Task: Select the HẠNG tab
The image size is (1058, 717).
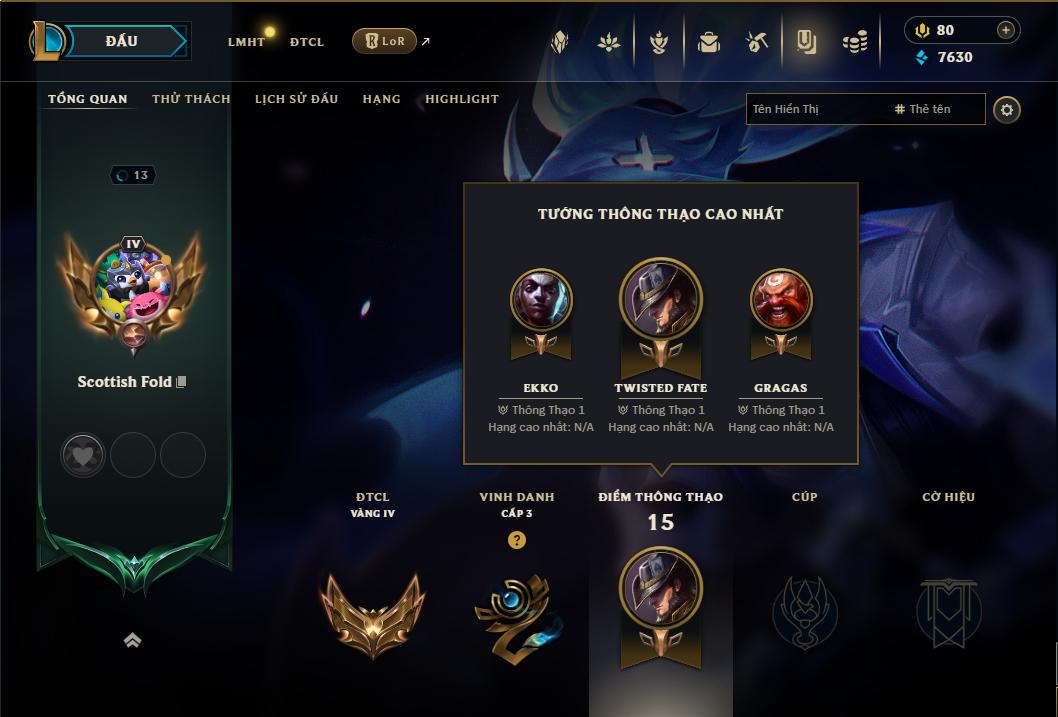Action: (381, 99)
